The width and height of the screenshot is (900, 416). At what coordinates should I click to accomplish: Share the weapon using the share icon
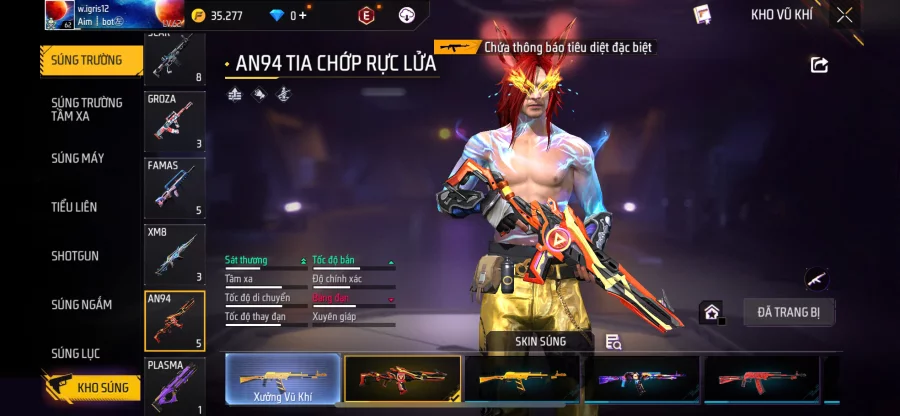(x=819, y=65)
